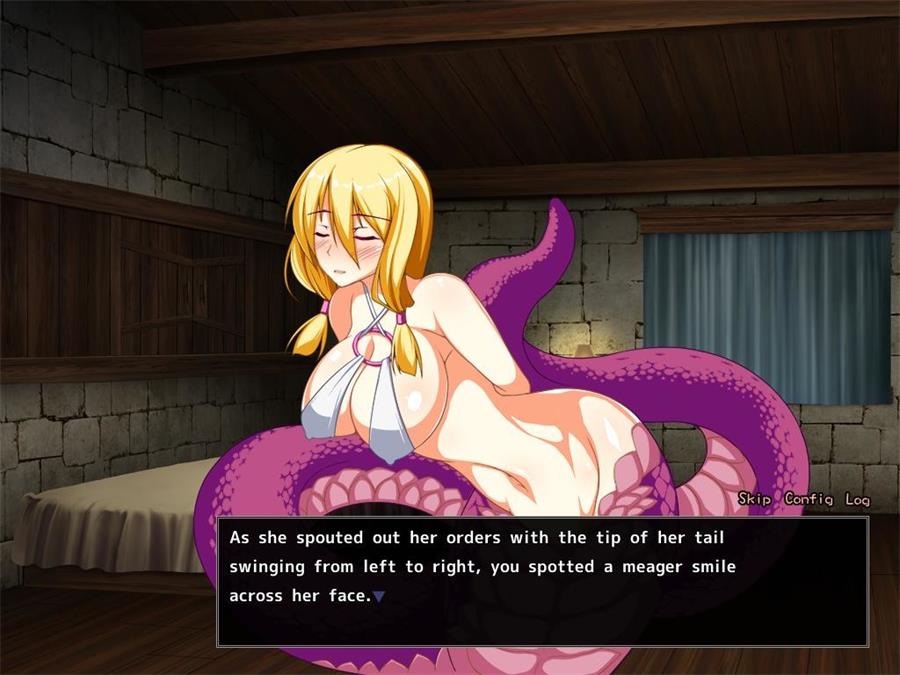The height and width of the screenshot is (675, 900).
Task: Advance the dialogue text box
Action: pyautogui.click(x=542, y=580)
